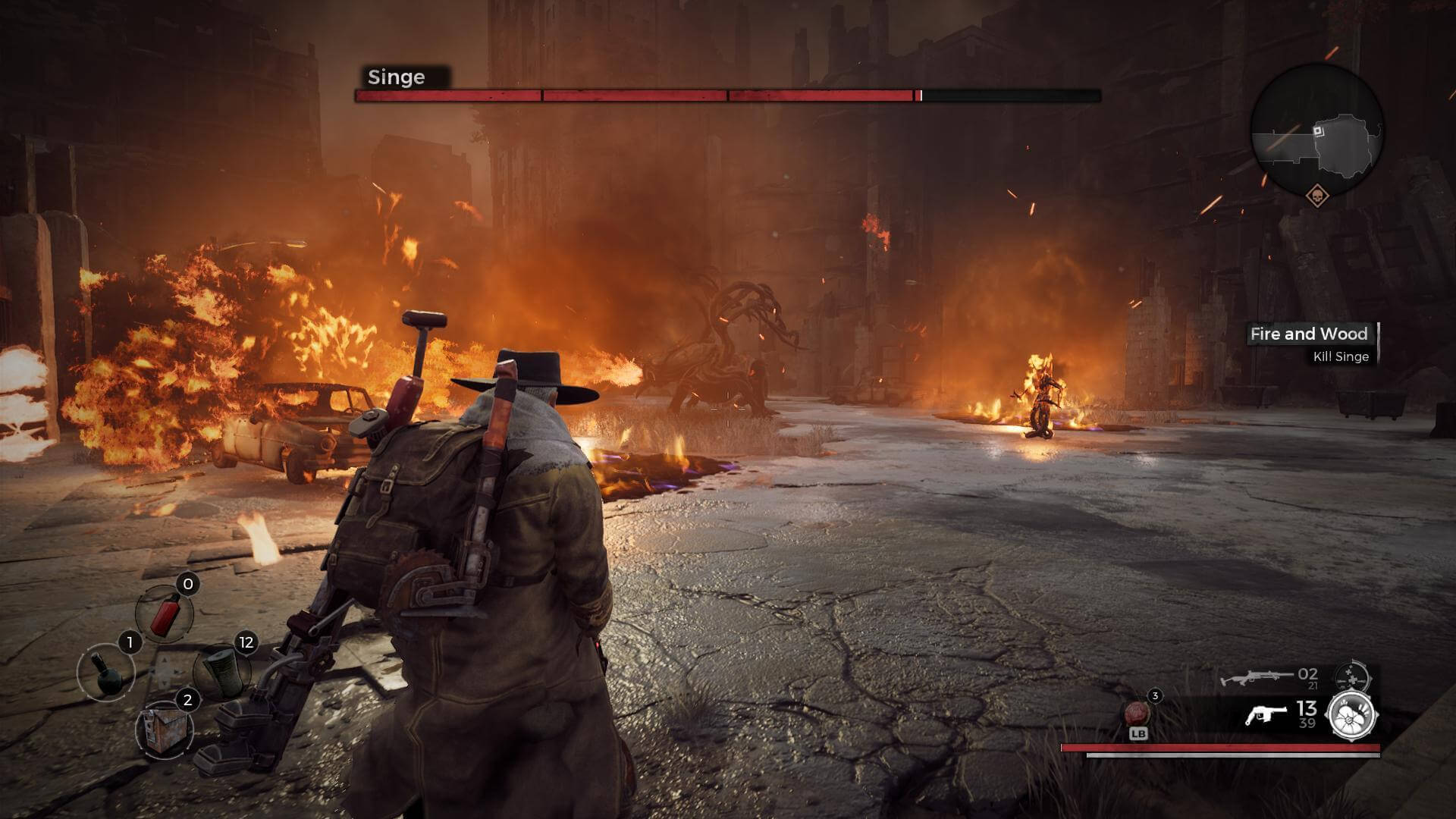This screenshot has width=1456, height=819.
Task: Click the Singe boss name label
Action: 397,77
